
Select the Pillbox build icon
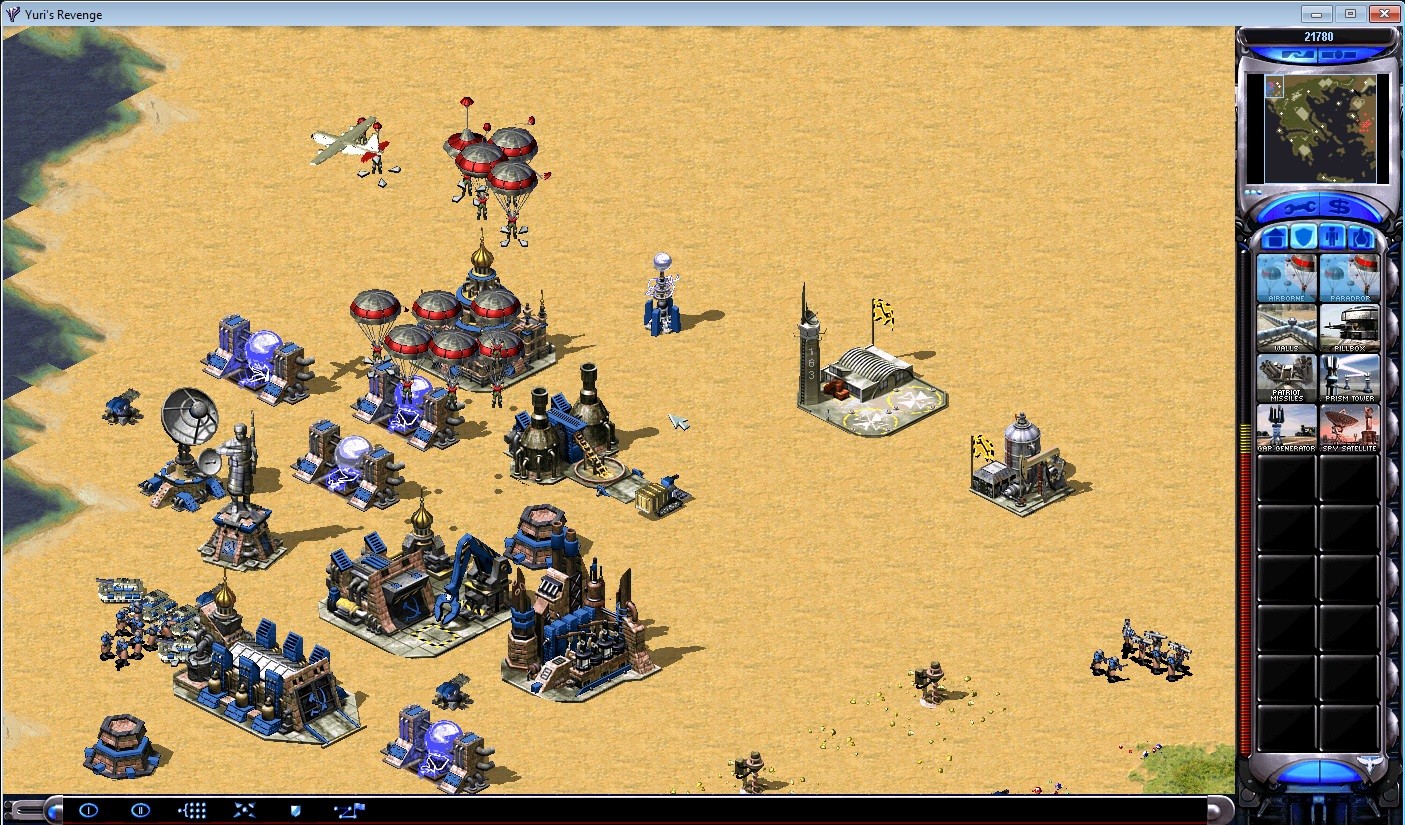pyautogui.click(x=1350, y=328)
